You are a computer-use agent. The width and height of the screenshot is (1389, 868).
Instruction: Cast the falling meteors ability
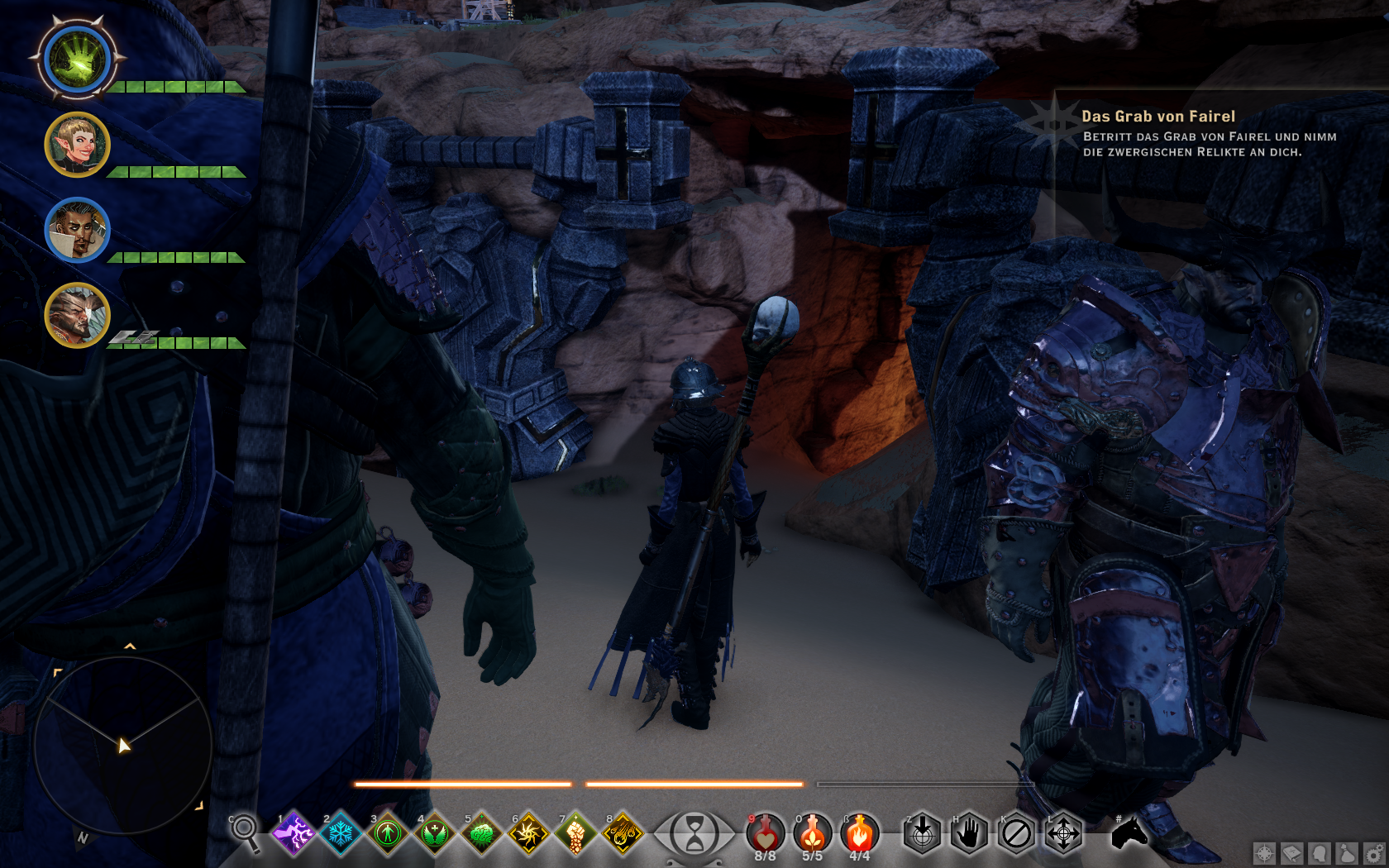(x=623, y=833)
